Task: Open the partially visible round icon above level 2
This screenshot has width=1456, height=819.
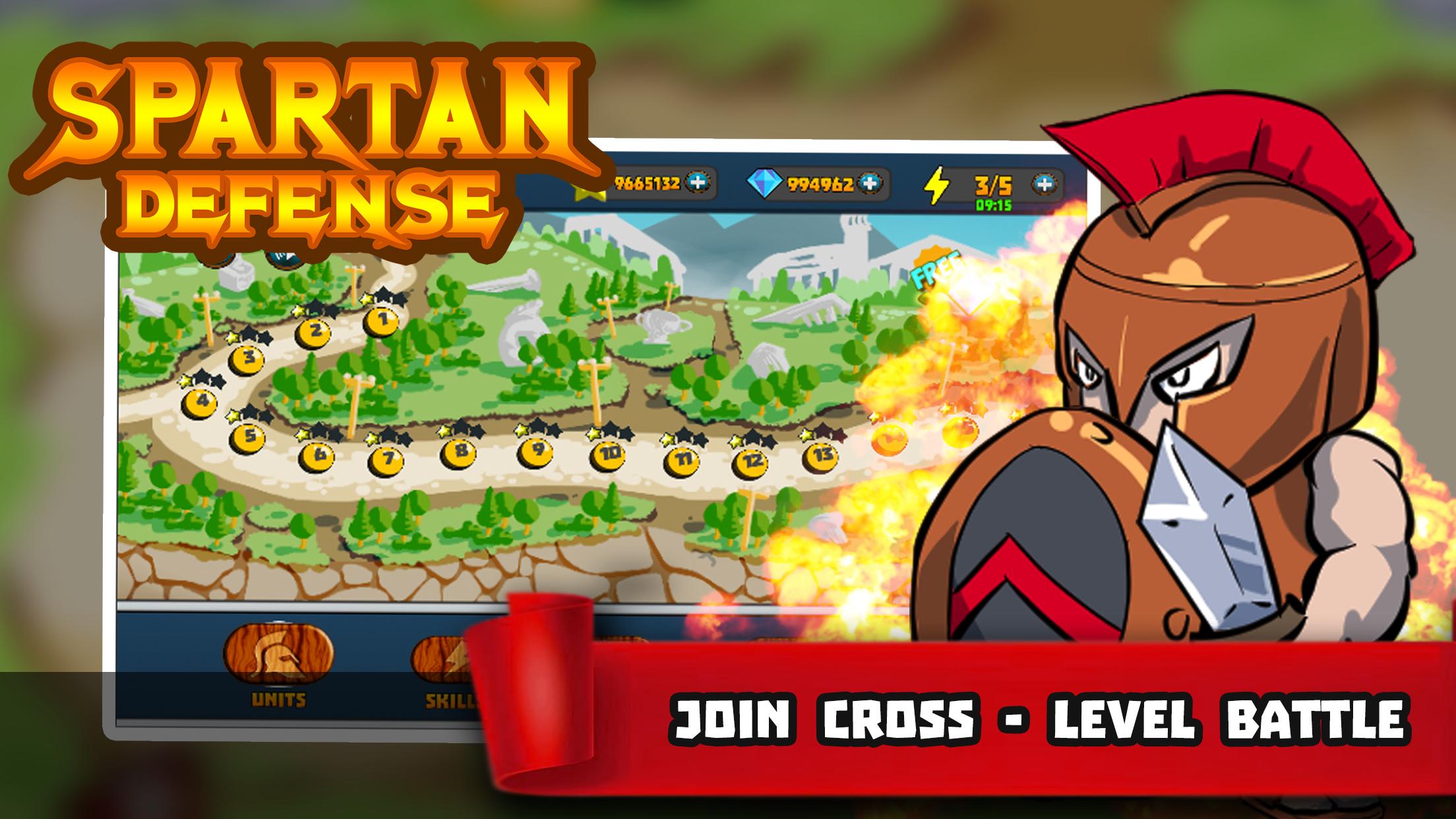Action: click(x=285, y=261)
